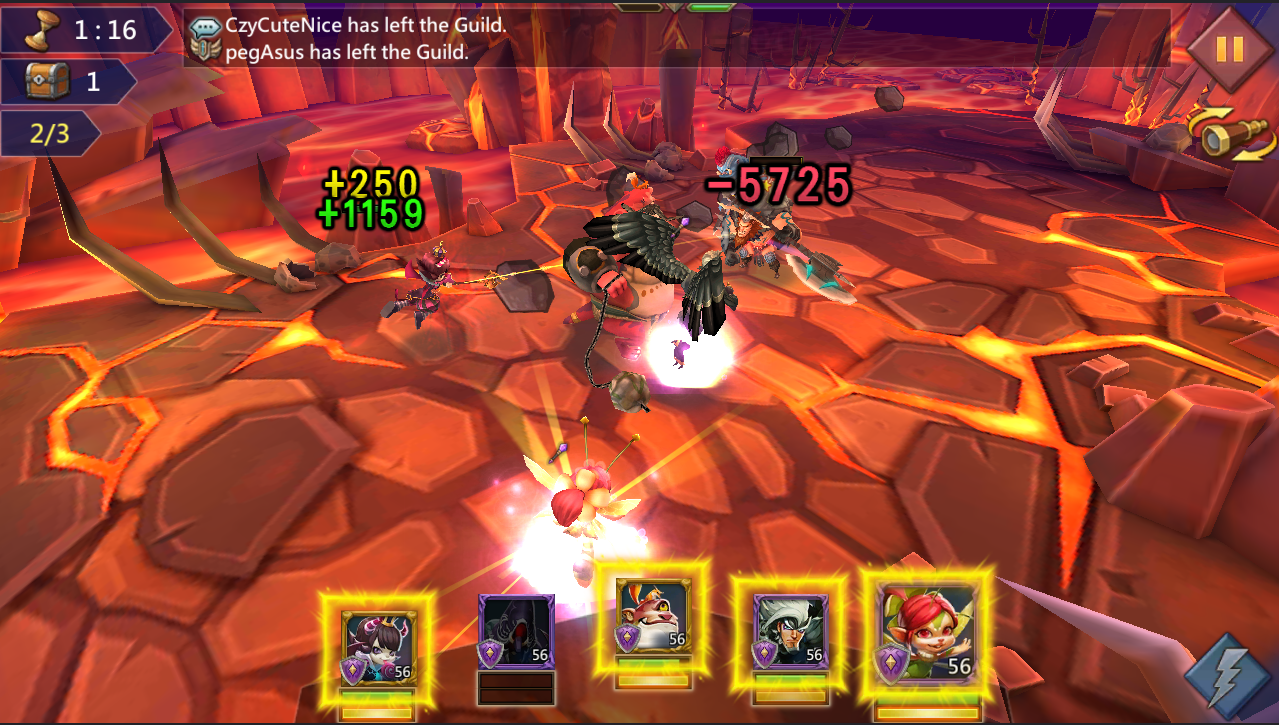Click the treasure chest loot counter
1279x725 pixels.
point(66,81)
